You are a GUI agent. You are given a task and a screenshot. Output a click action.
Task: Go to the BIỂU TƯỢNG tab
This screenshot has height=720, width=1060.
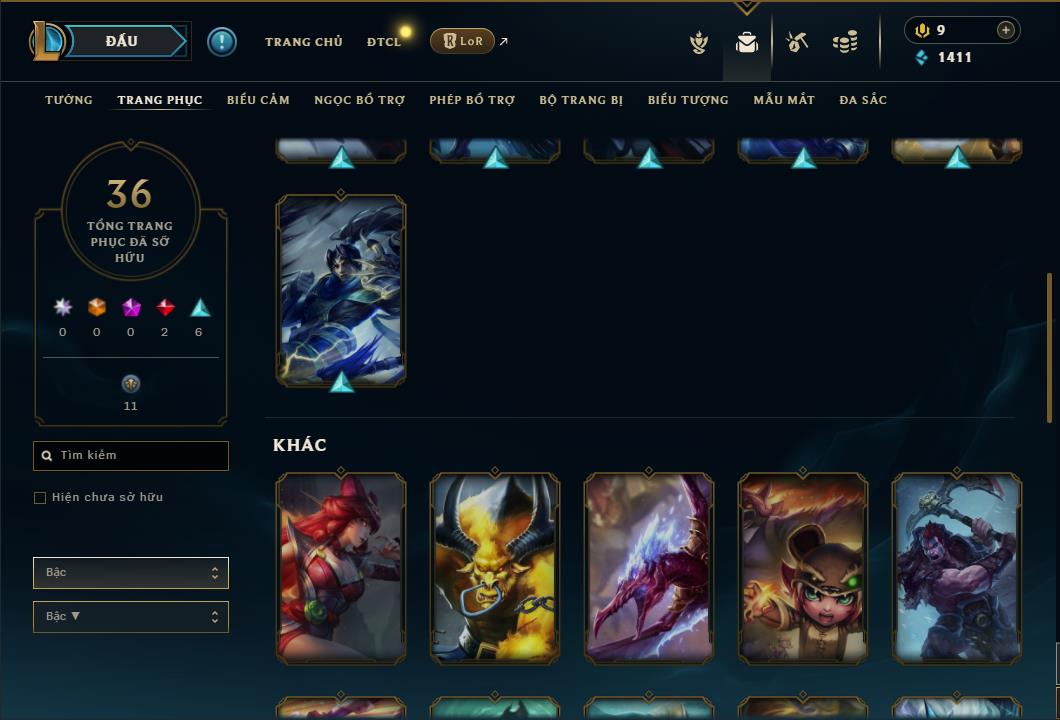click(688, 100)
